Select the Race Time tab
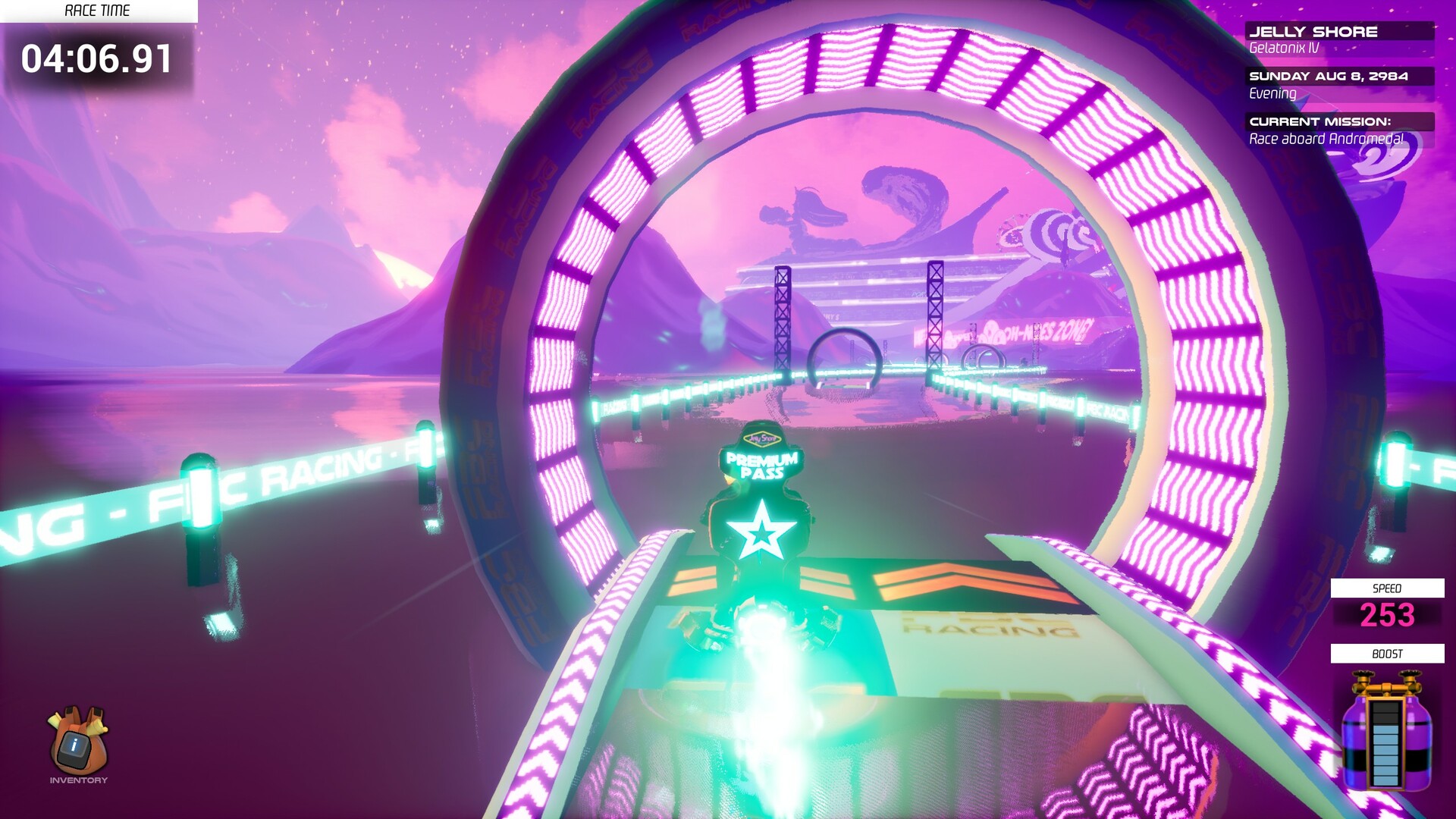 (x=97, y=11)
